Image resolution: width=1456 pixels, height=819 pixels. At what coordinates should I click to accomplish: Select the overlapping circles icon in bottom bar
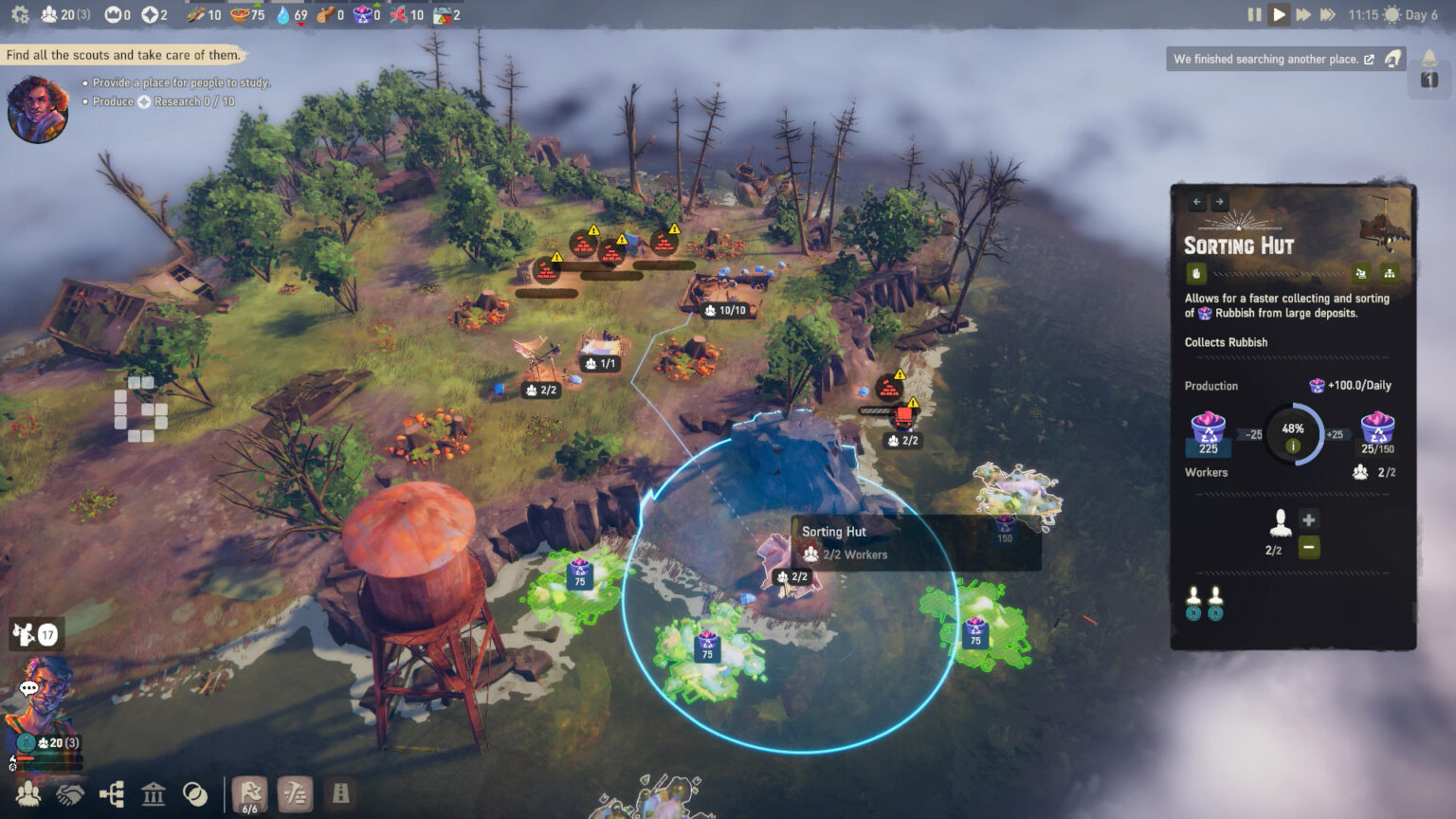point(195,794)
